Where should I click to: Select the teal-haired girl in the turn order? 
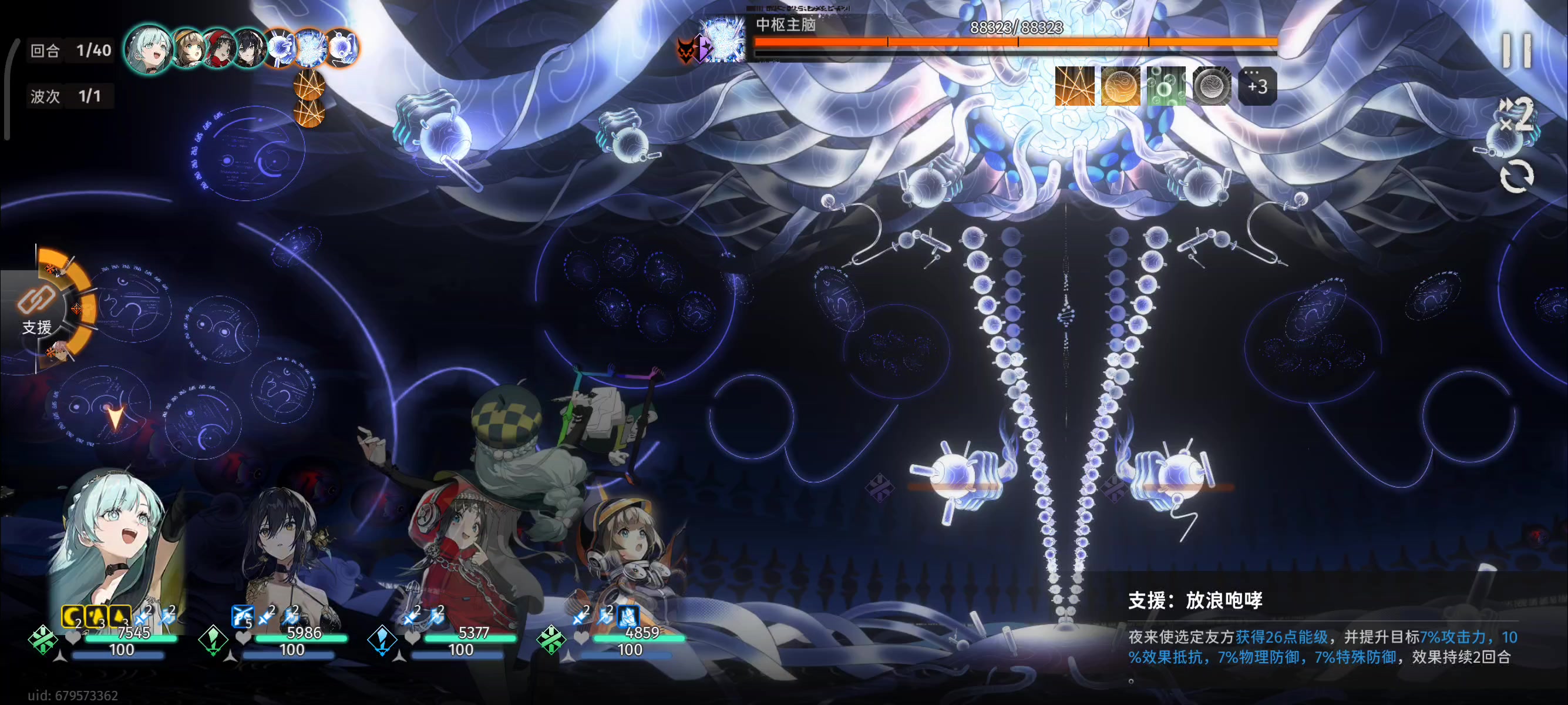(148, 49)
